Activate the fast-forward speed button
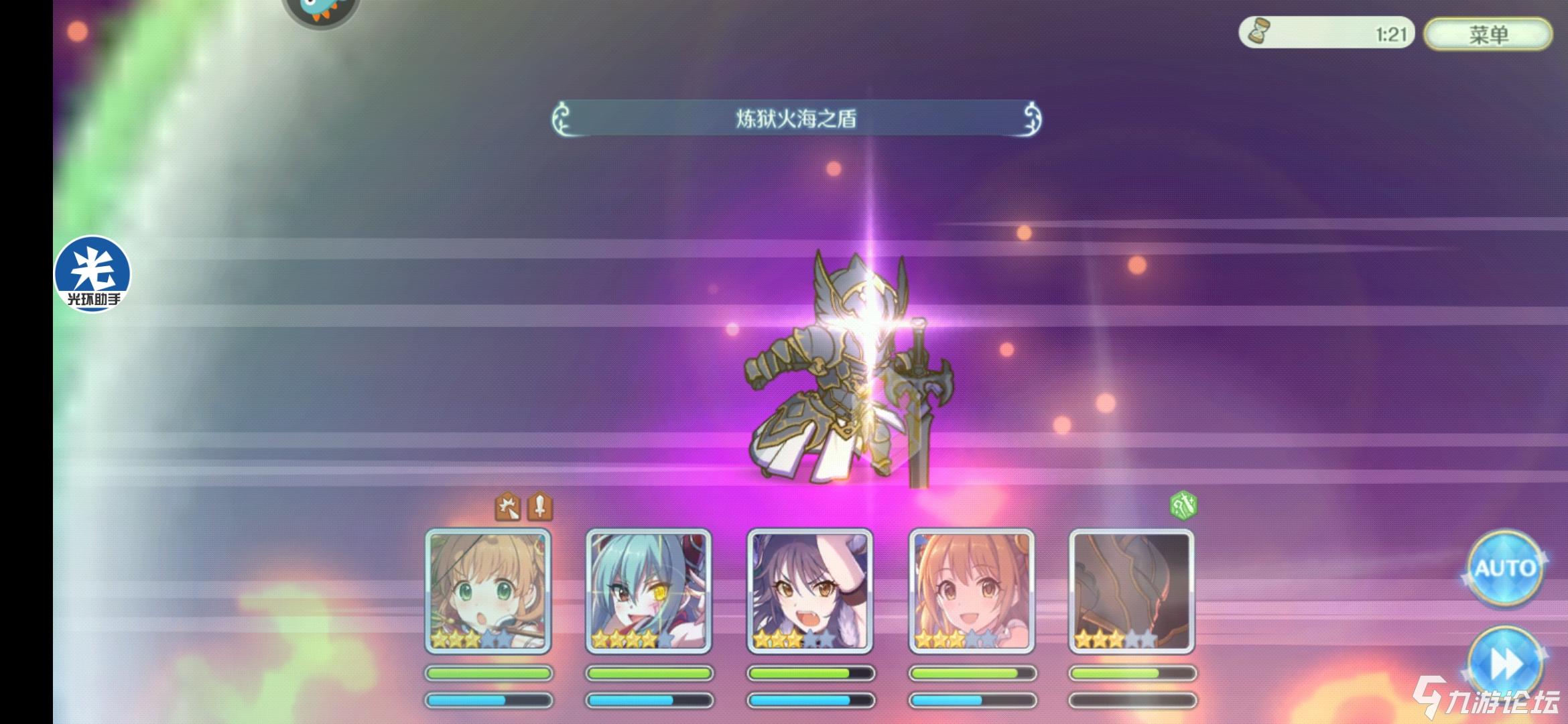 click(x=1505, y=665)
